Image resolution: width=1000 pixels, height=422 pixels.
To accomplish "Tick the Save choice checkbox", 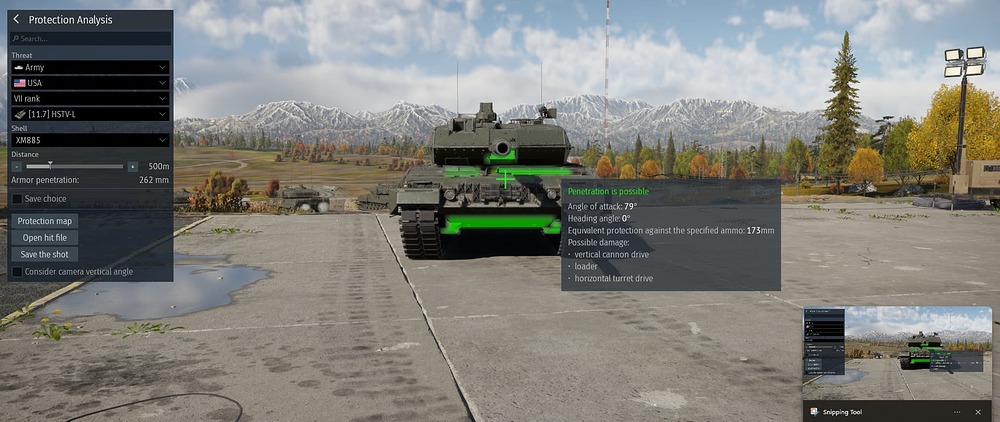I will (x=17, y=199).
